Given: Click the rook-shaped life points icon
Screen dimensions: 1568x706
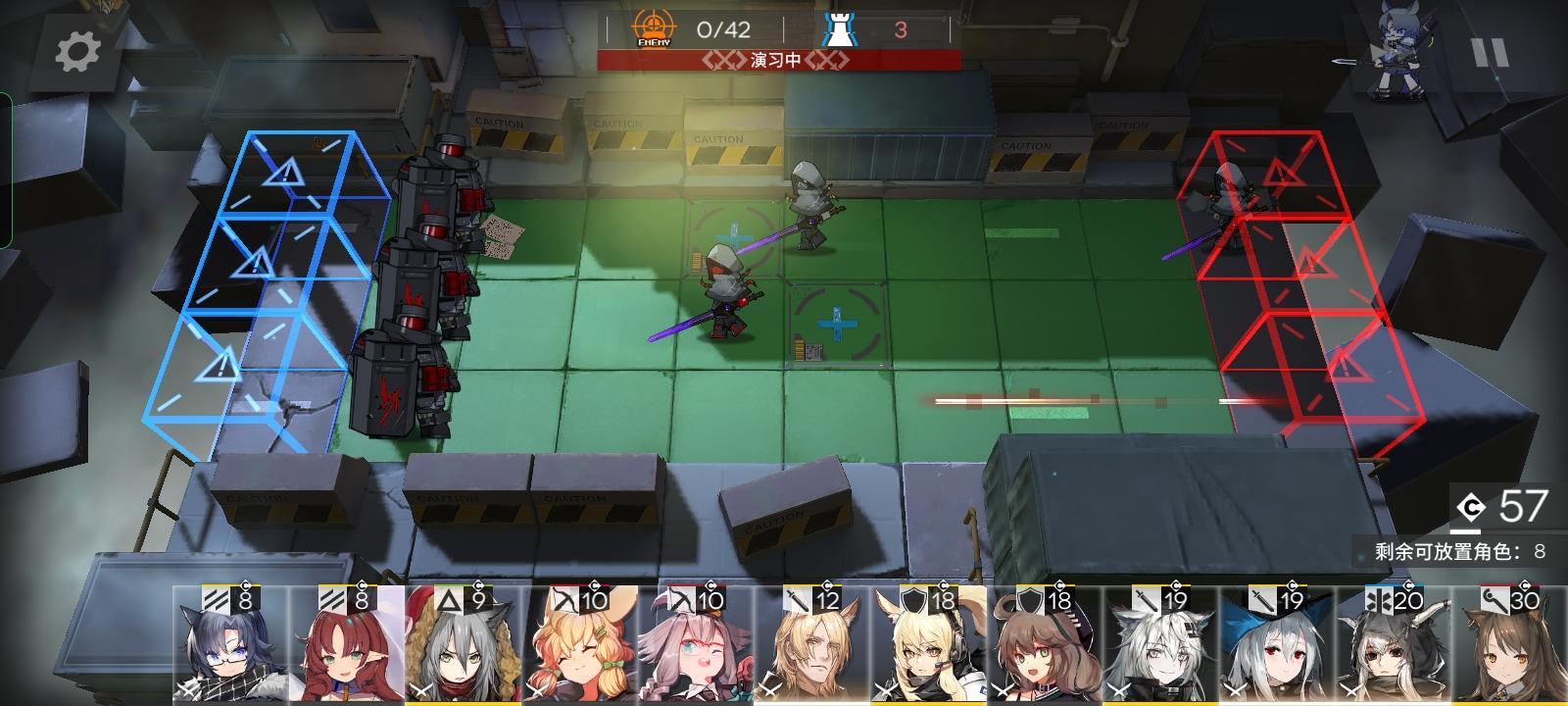Looking at the screenshot, I should pyautogui.click(x=839, y=26).
